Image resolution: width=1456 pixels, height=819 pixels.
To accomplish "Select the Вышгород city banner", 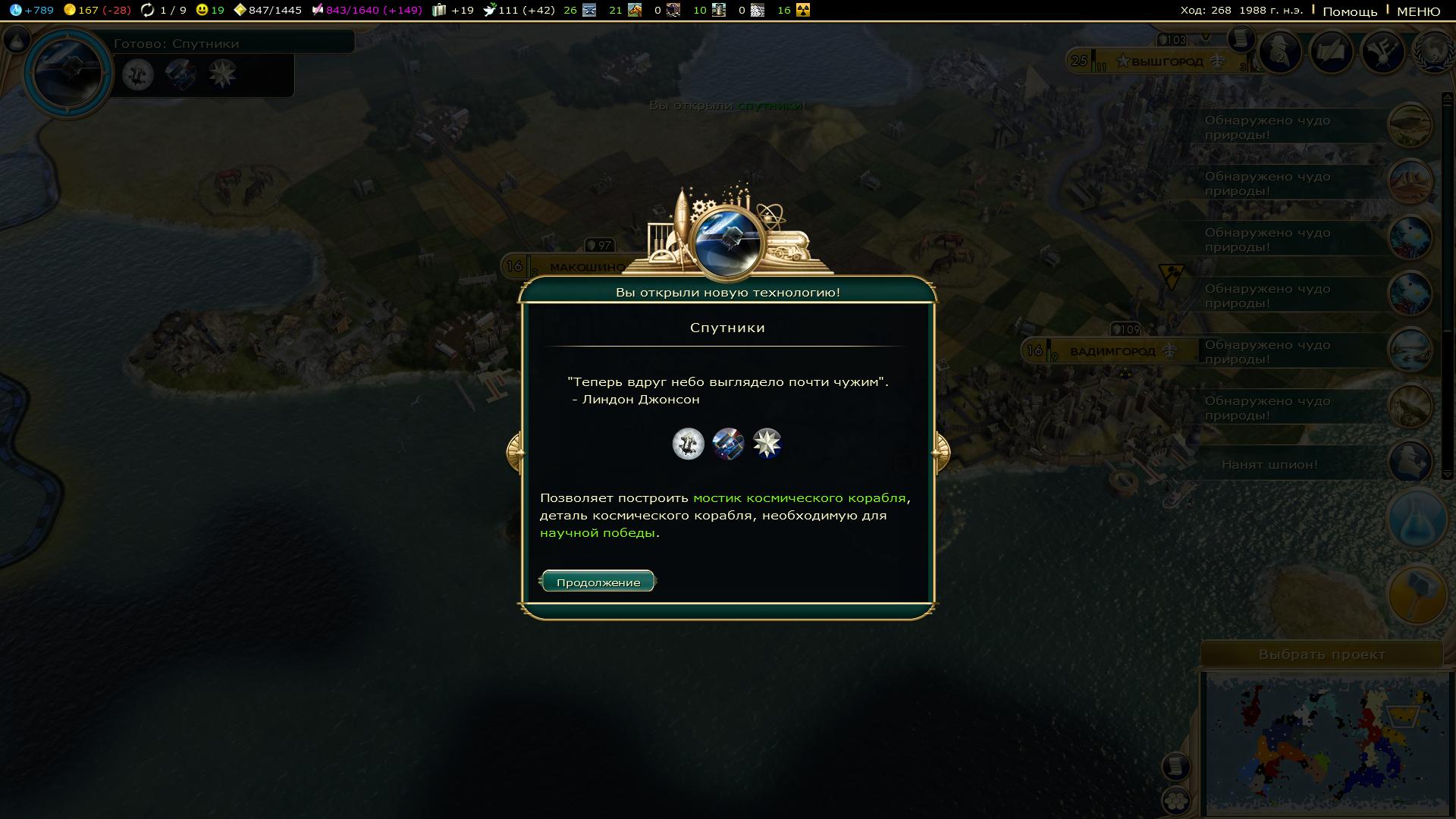I will point(1166,61).
